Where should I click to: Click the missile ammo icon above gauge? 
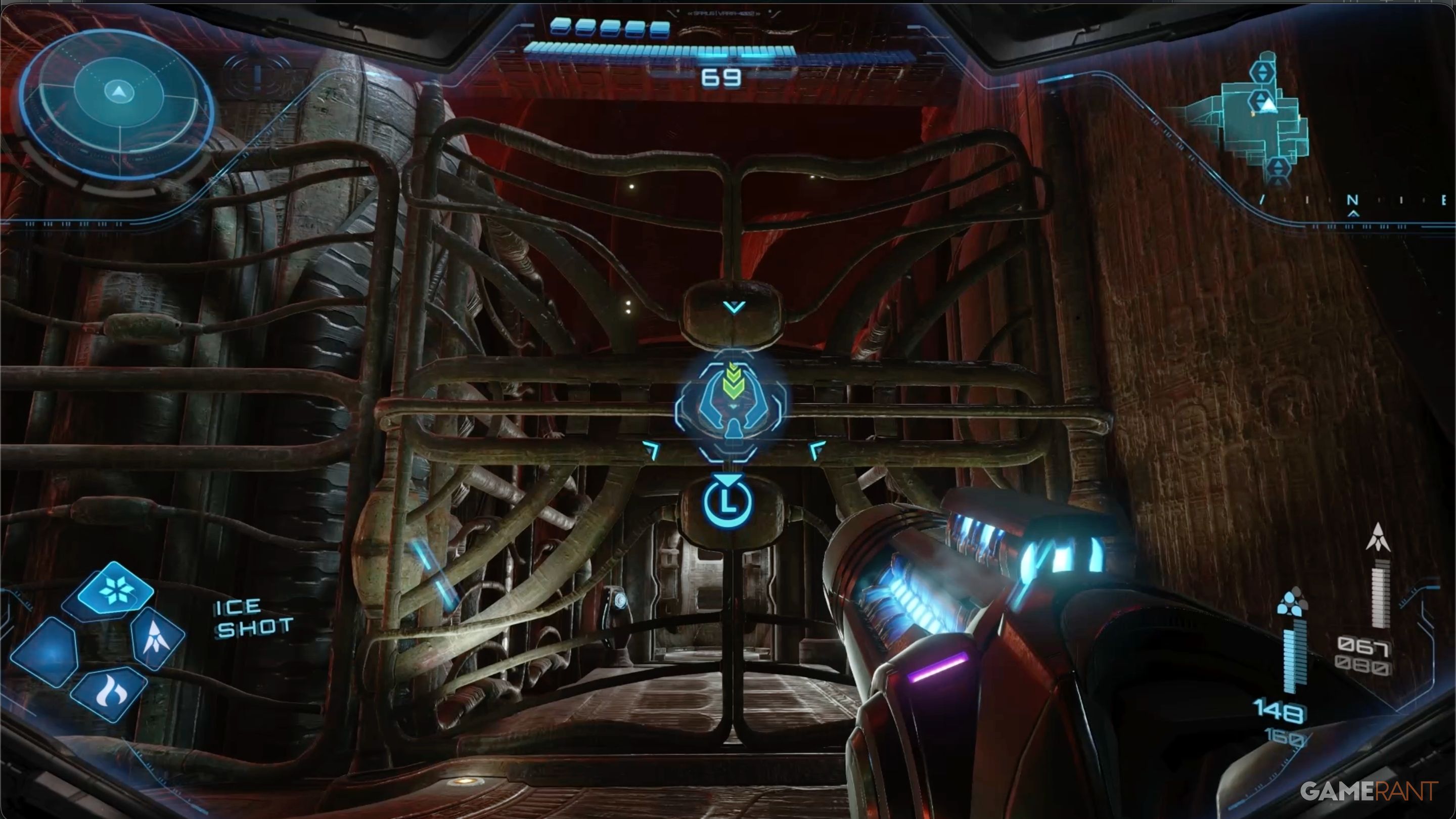(x=1378, y=537)
